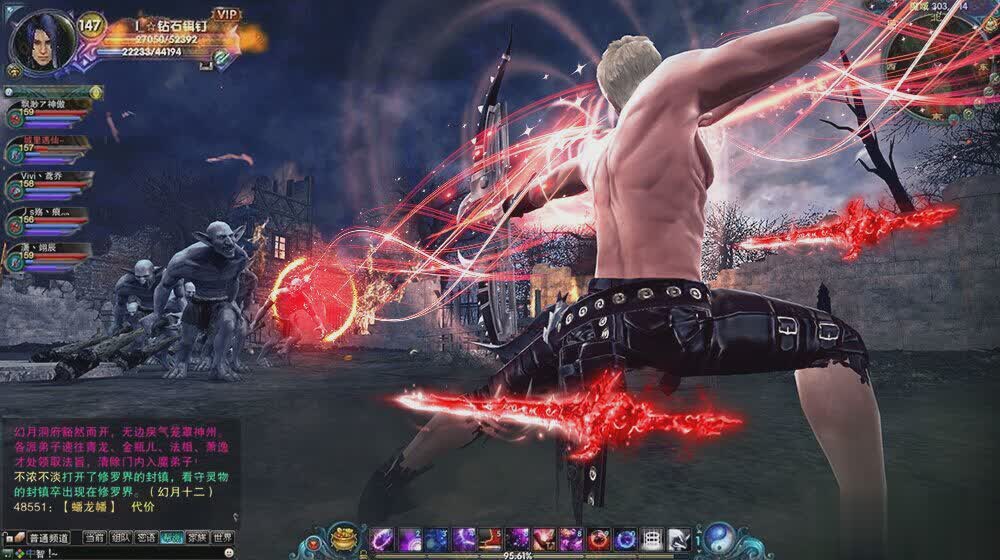Image resolution: width=1000 pixels, height=560 pixels.
Task: Activate the blue vortex ring skill
Action: click(625, 539)
